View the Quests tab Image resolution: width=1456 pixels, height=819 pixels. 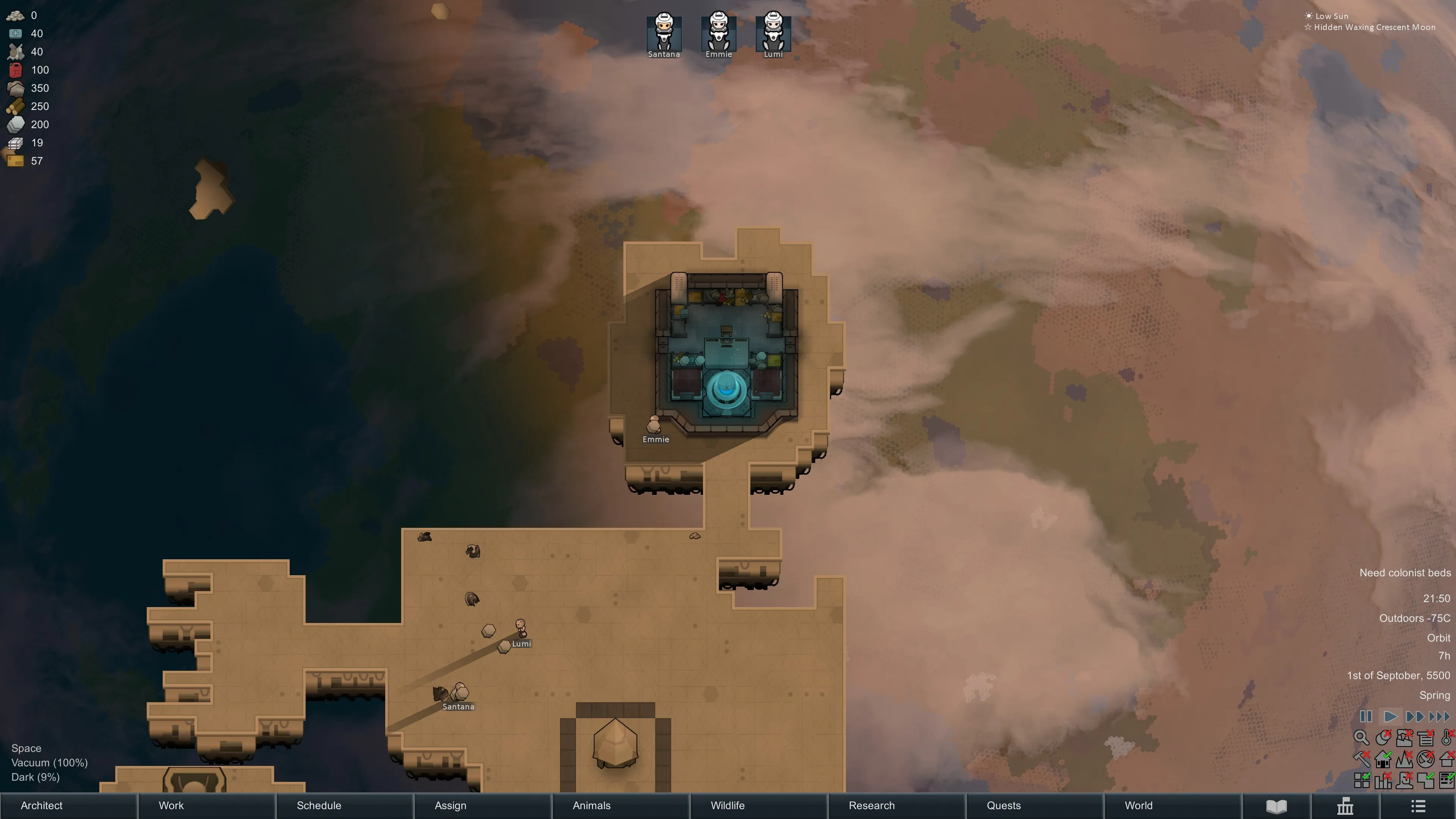(1004, 805)
